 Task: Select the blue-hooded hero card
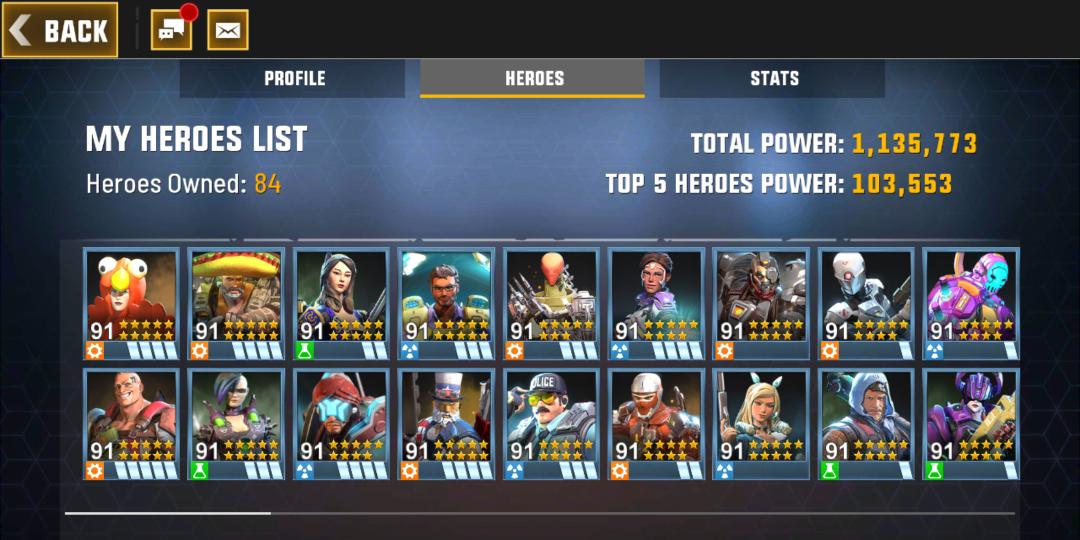click(865, 424)
